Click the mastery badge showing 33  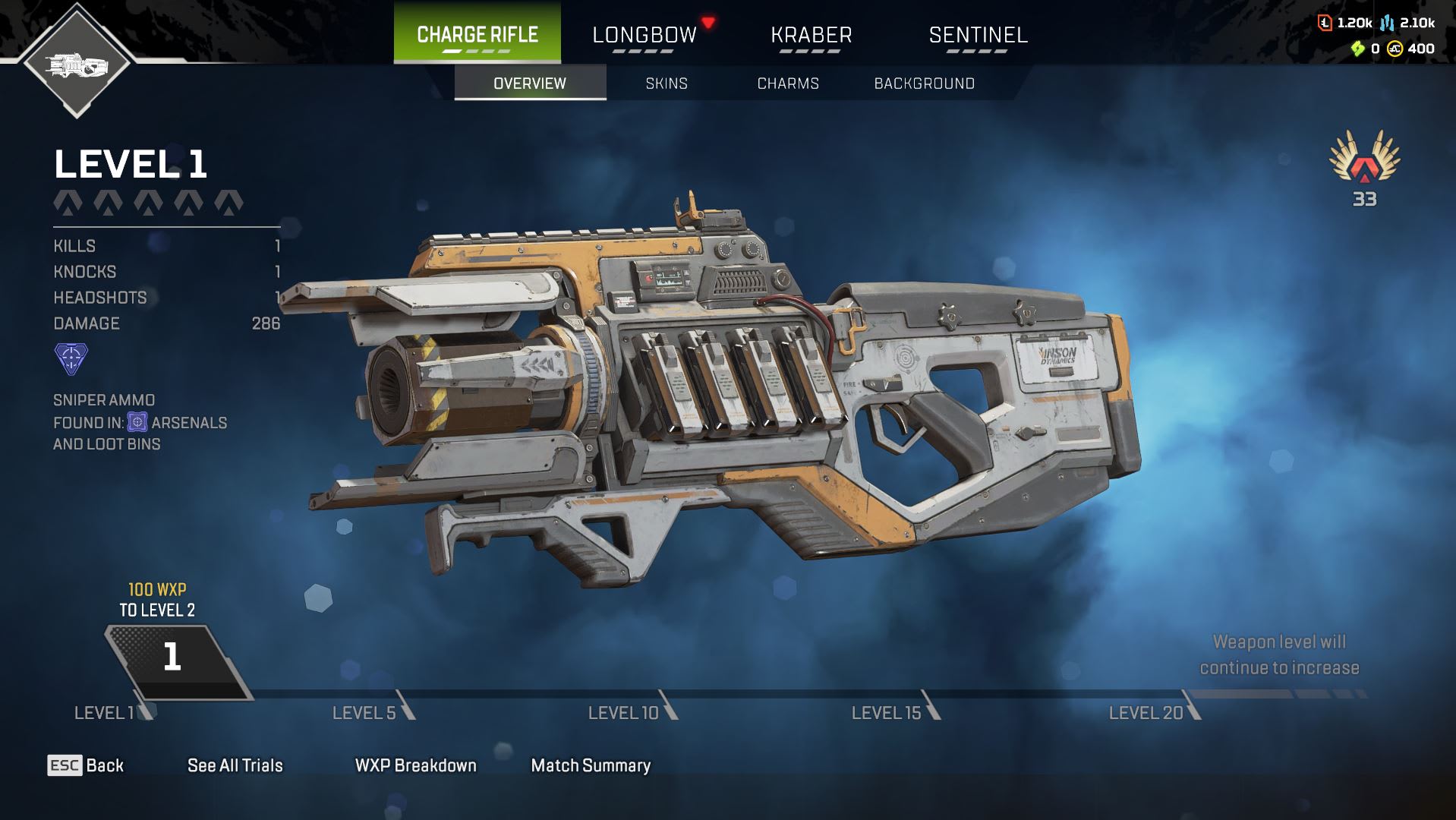pyautogui.click(x=1364, y=166)
